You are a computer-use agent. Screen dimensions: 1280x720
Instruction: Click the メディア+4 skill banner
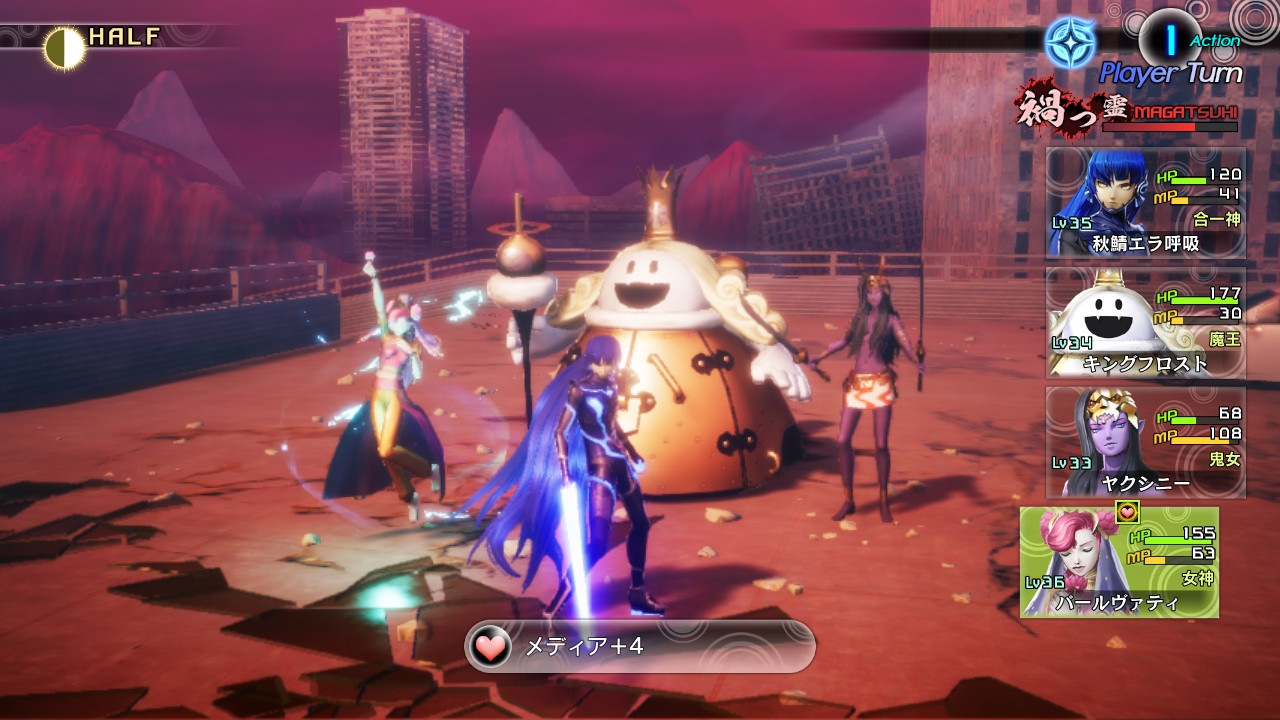click(x=640, y=646)
